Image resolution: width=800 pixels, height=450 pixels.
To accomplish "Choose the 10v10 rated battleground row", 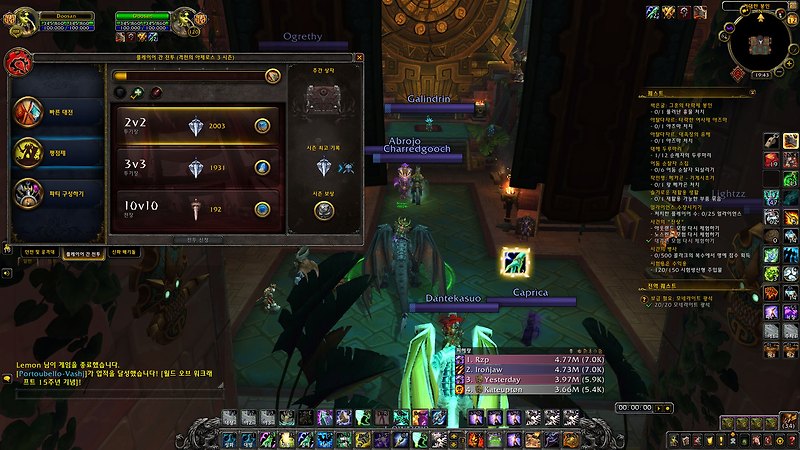I will (x=194, y=208).
